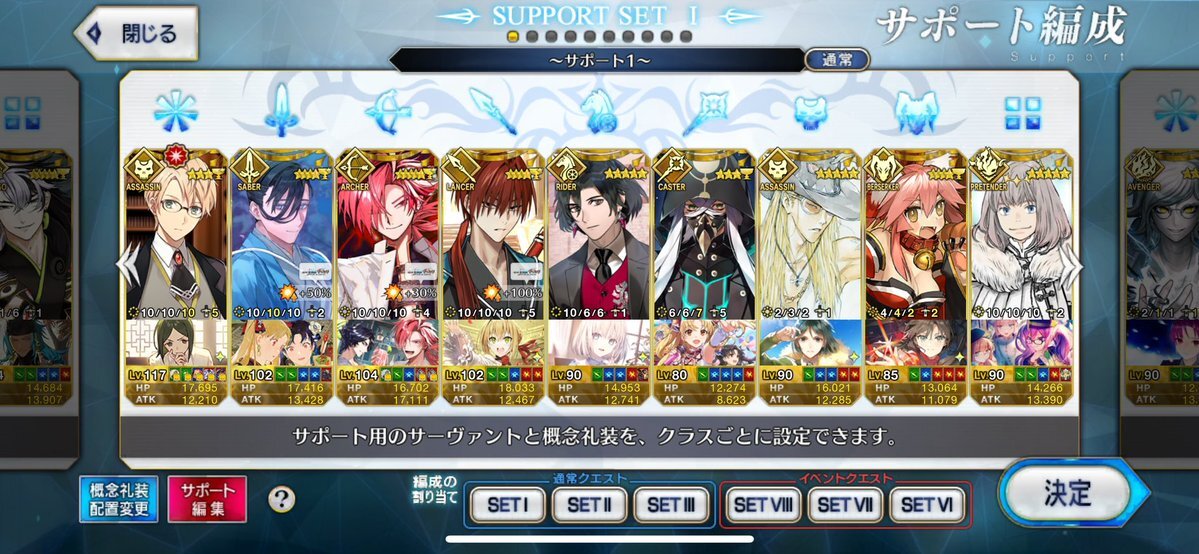Open the 概念礼装 配置変更 option
This screenshot has height=554, width=1199.
[x=119, y=499]
